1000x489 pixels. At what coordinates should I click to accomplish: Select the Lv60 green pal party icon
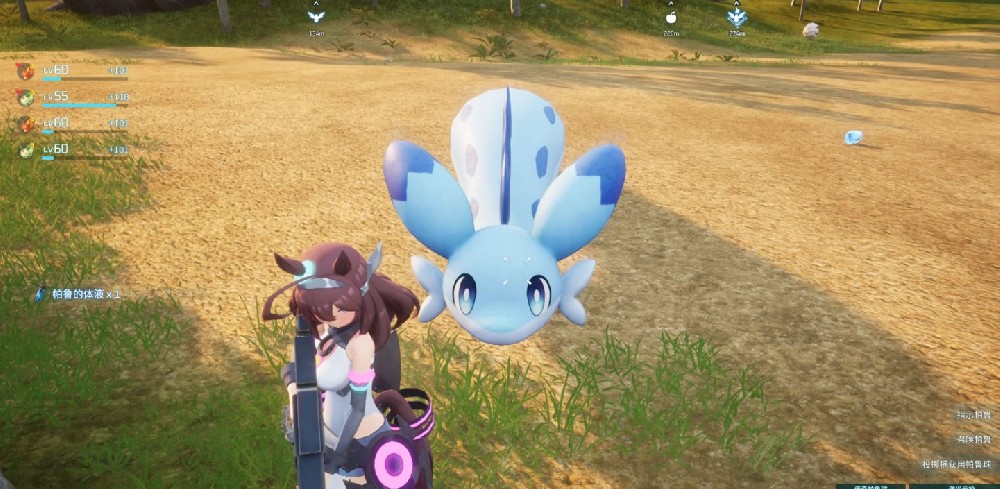(x=25, y=149)
